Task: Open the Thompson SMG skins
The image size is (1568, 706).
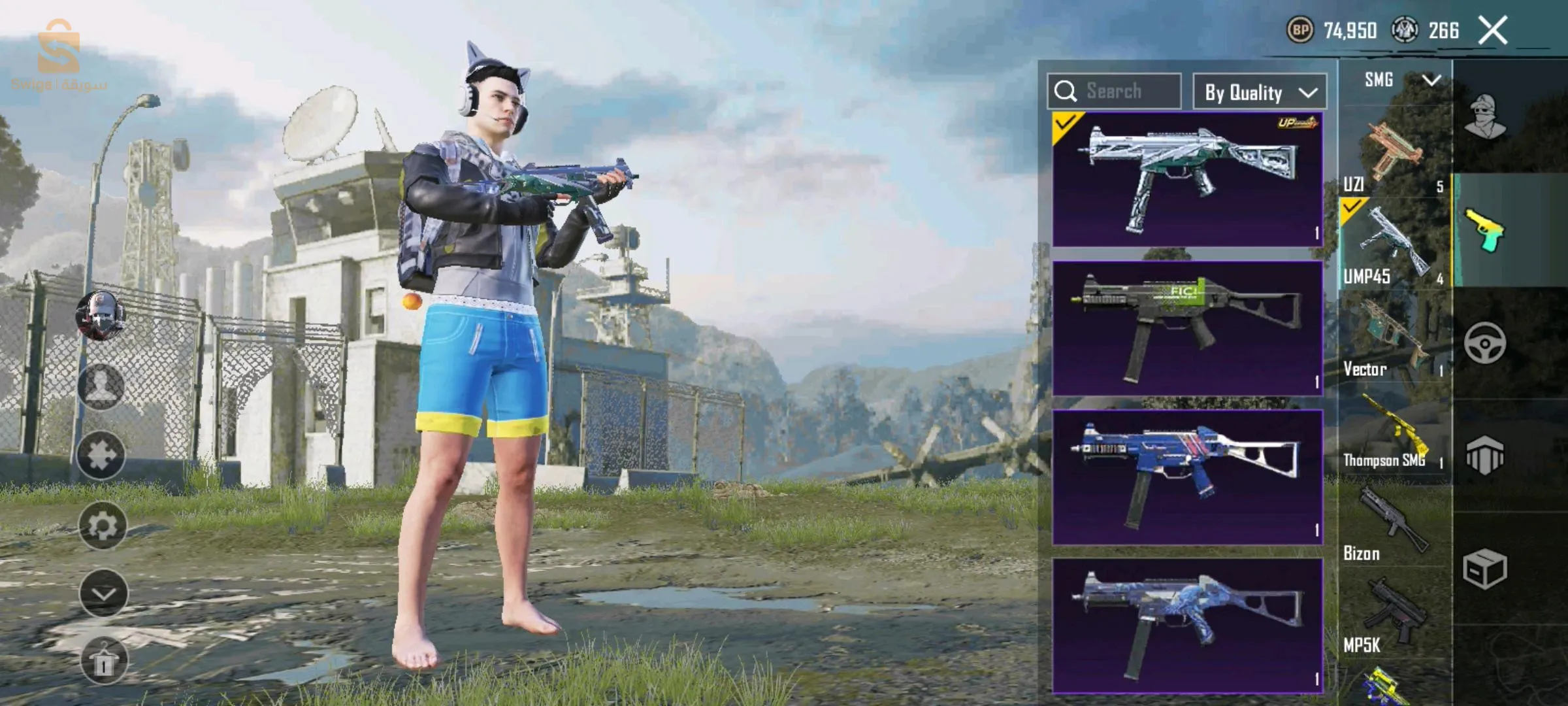Action: 1394,433
